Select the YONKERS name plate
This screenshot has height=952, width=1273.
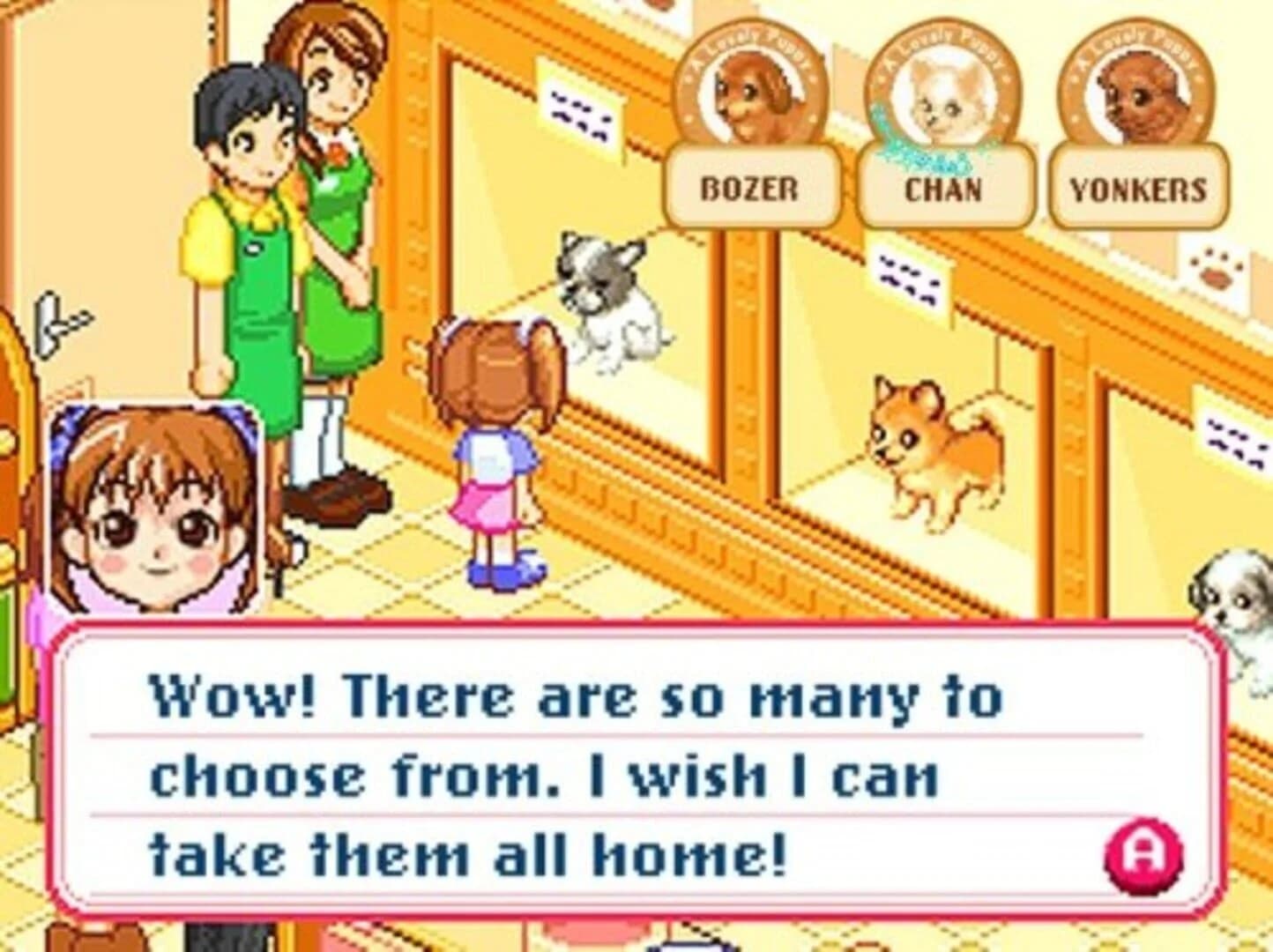point(1138,187)
